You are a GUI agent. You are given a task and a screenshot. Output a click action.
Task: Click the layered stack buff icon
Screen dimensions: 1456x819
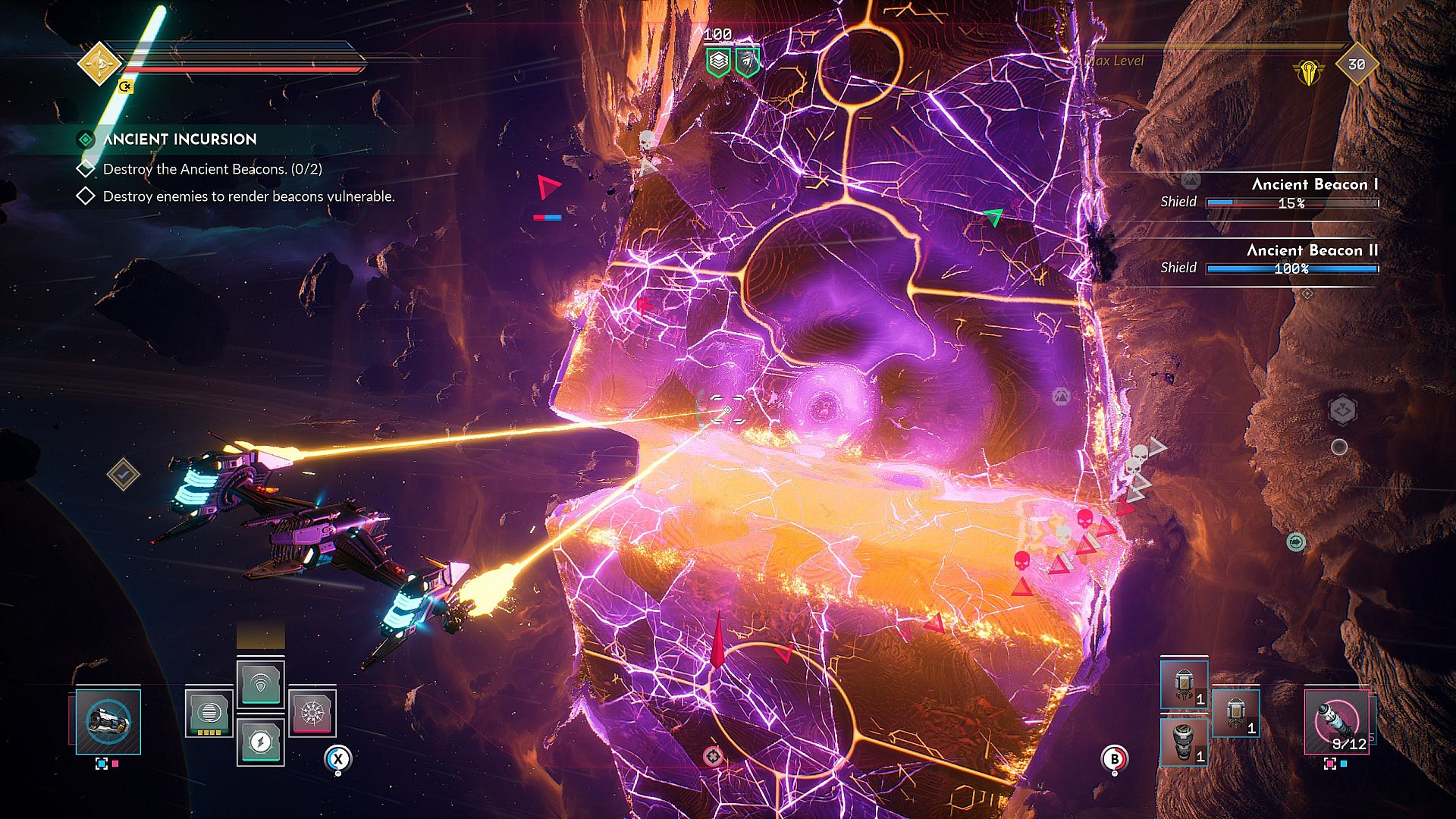pos(718,61)
